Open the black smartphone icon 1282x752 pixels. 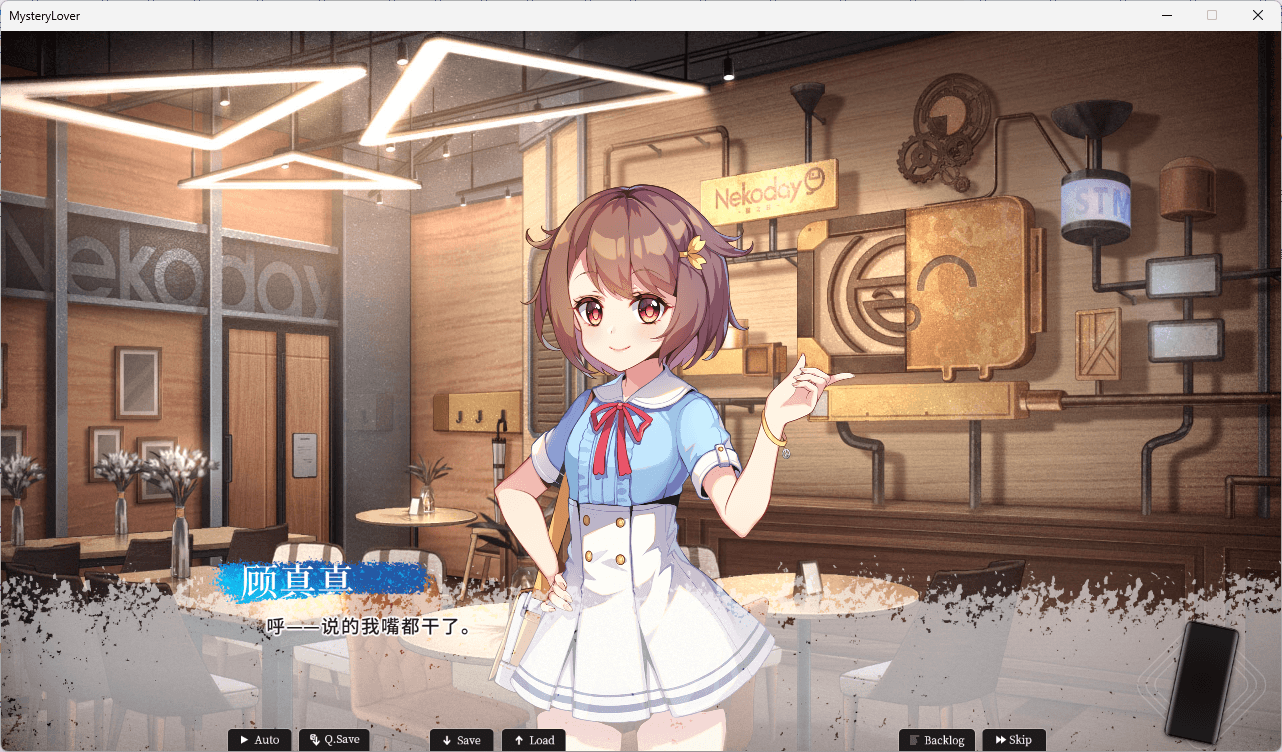(1202, 682)
